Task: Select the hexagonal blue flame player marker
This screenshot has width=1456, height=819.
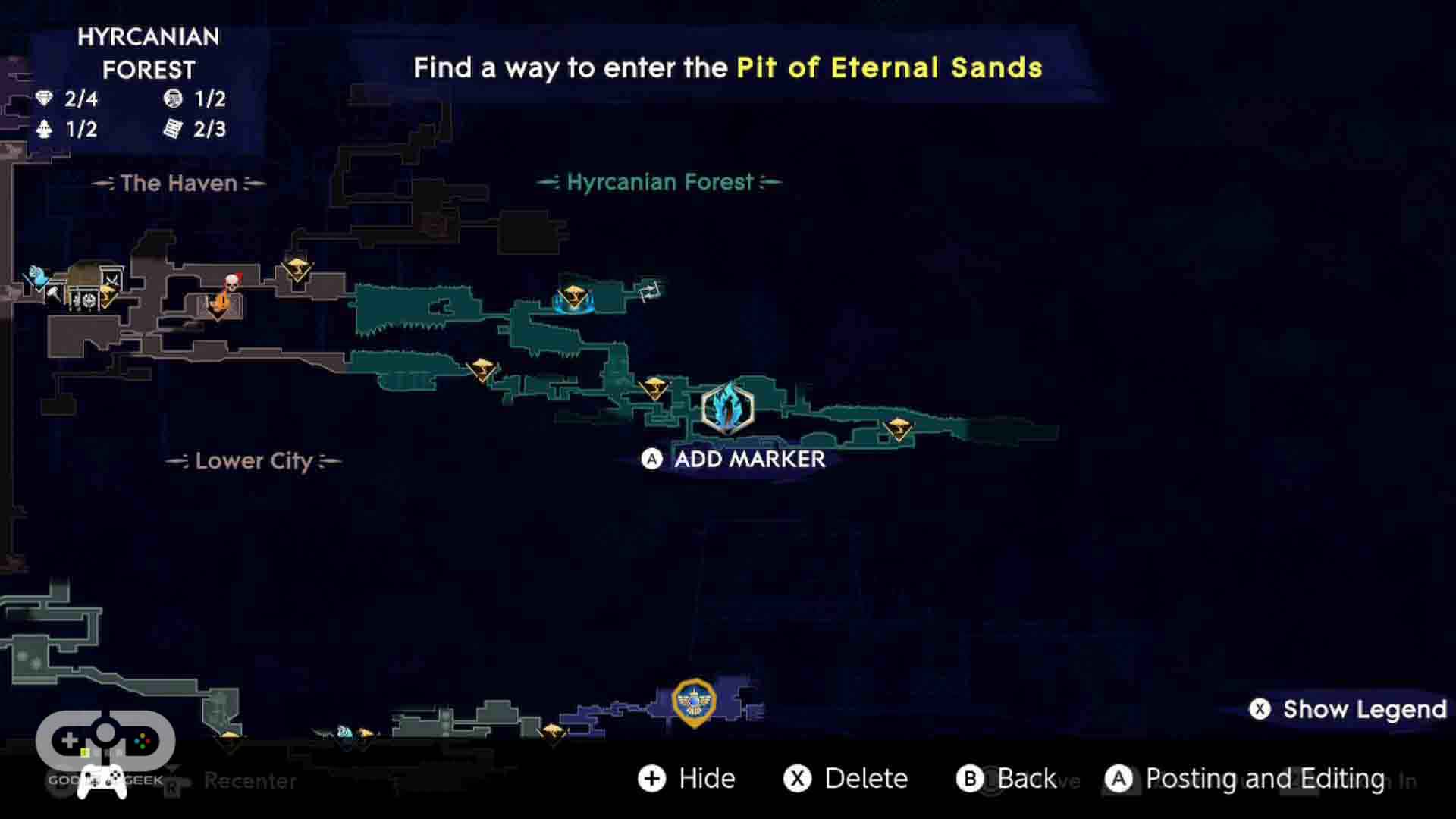Action: click(x=726, y=409)
